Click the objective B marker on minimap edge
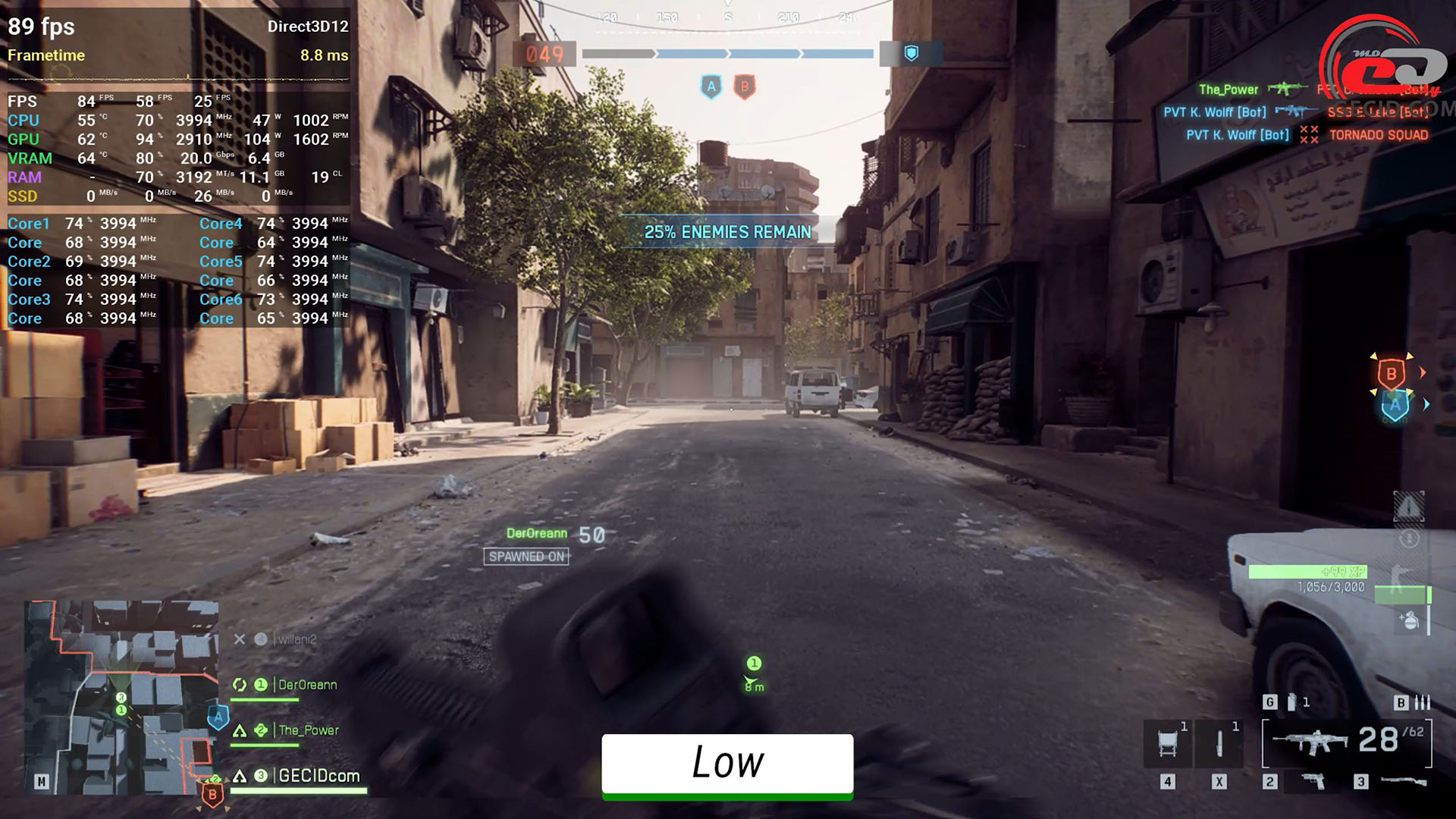The height and width of the screenshot is (819, 1456). [212, 795]
